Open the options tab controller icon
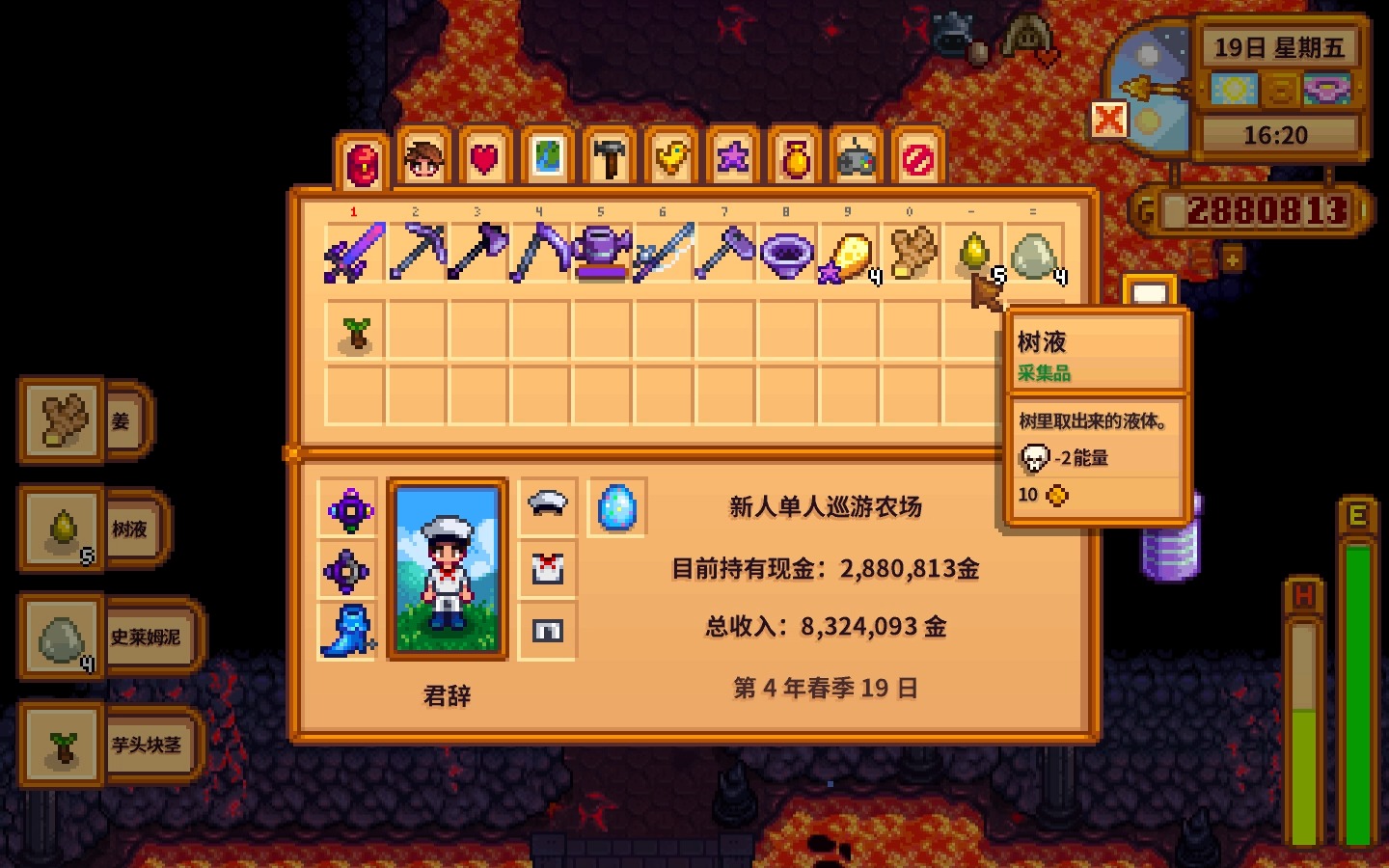Screen dimensions: 1389x868 click(854, 159)
